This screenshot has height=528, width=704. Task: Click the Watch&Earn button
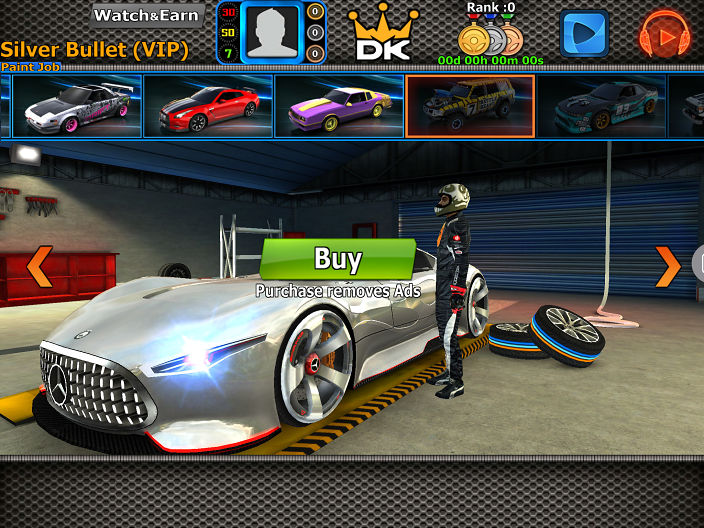(x=148, y=16)
